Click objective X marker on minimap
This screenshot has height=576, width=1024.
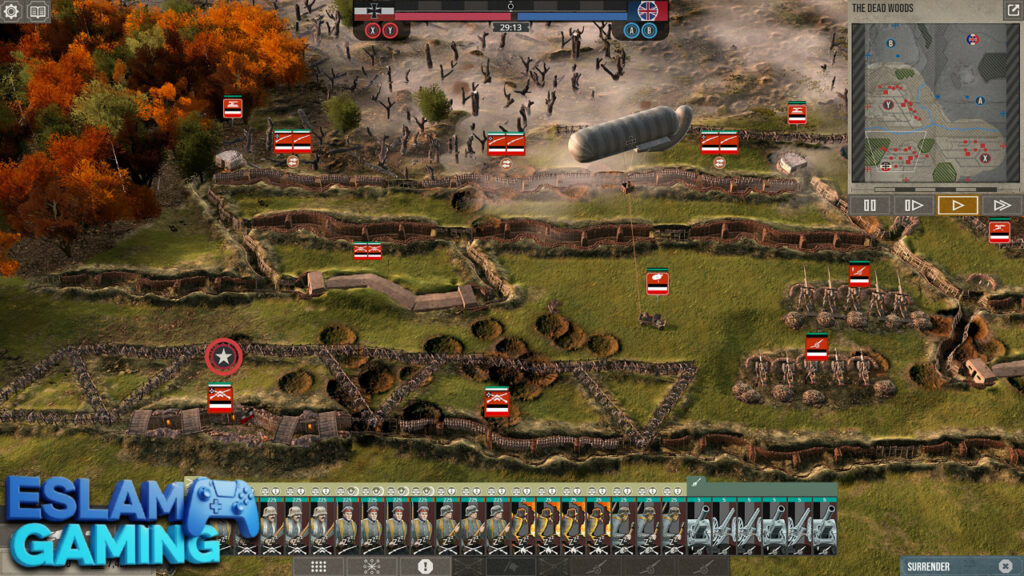(x=985, y=158)
